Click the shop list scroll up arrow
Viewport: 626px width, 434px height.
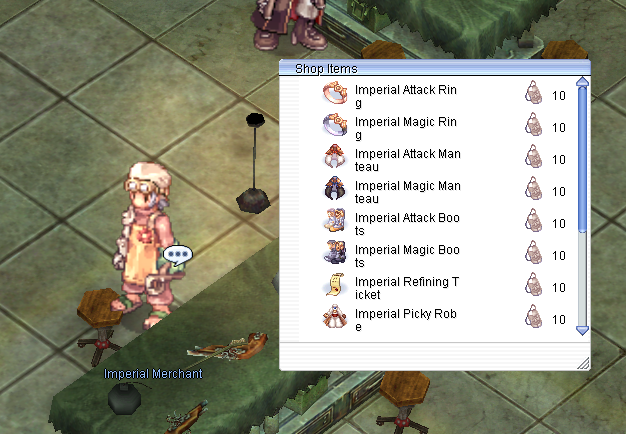coord(583,83)
